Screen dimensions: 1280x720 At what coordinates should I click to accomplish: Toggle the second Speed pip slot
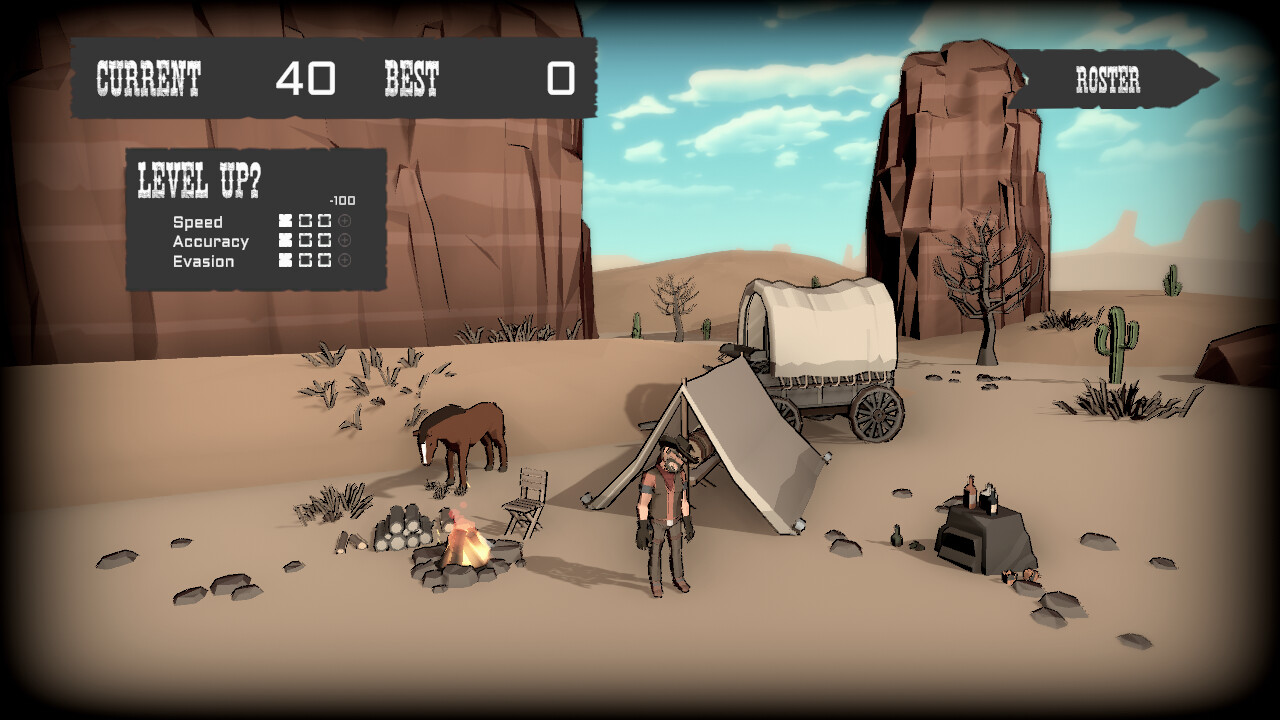coord(305,220)
